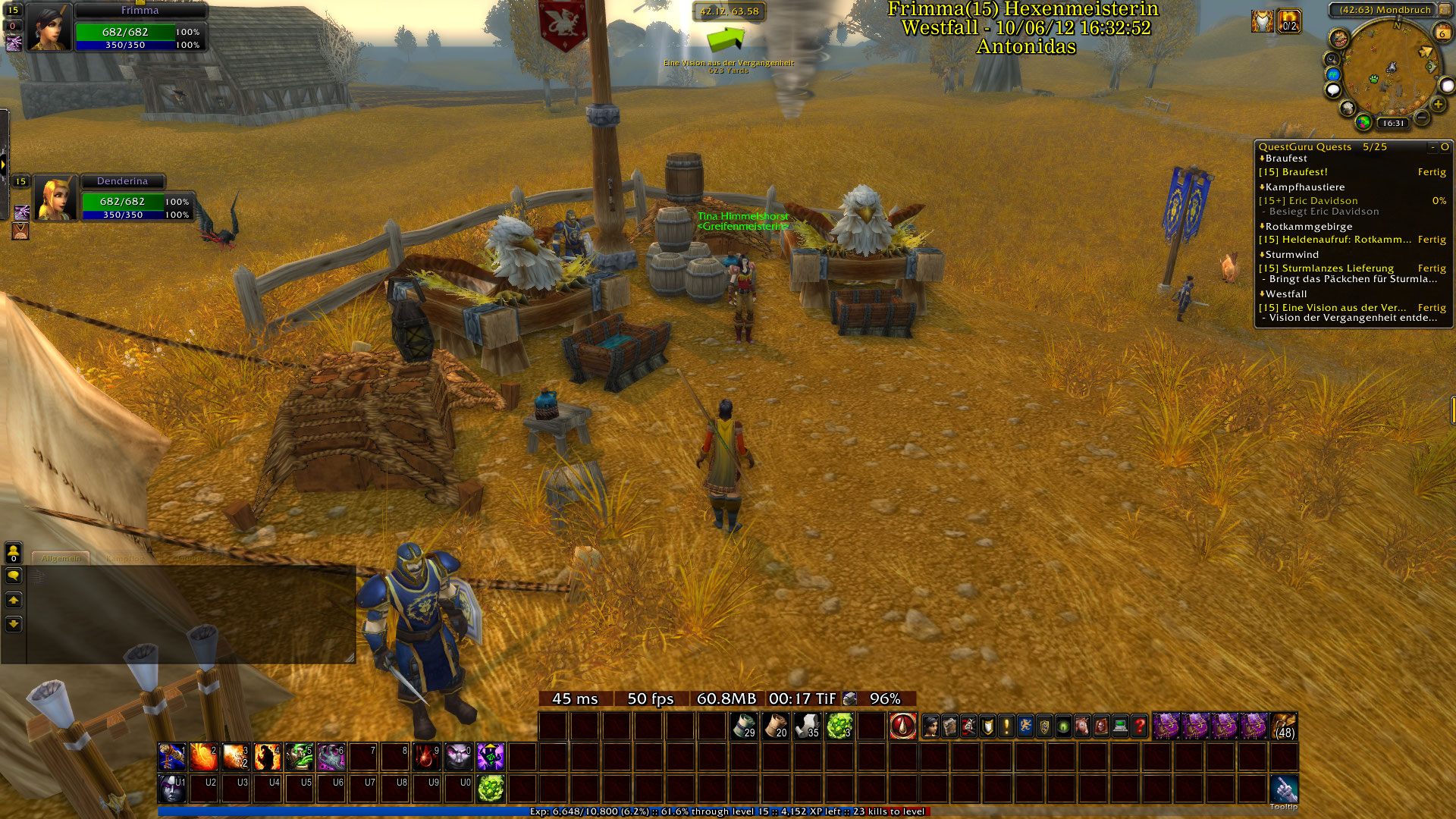Zoom in on the minimap
Viewport: 1456px width, 819px height.
coord(1438,105)
